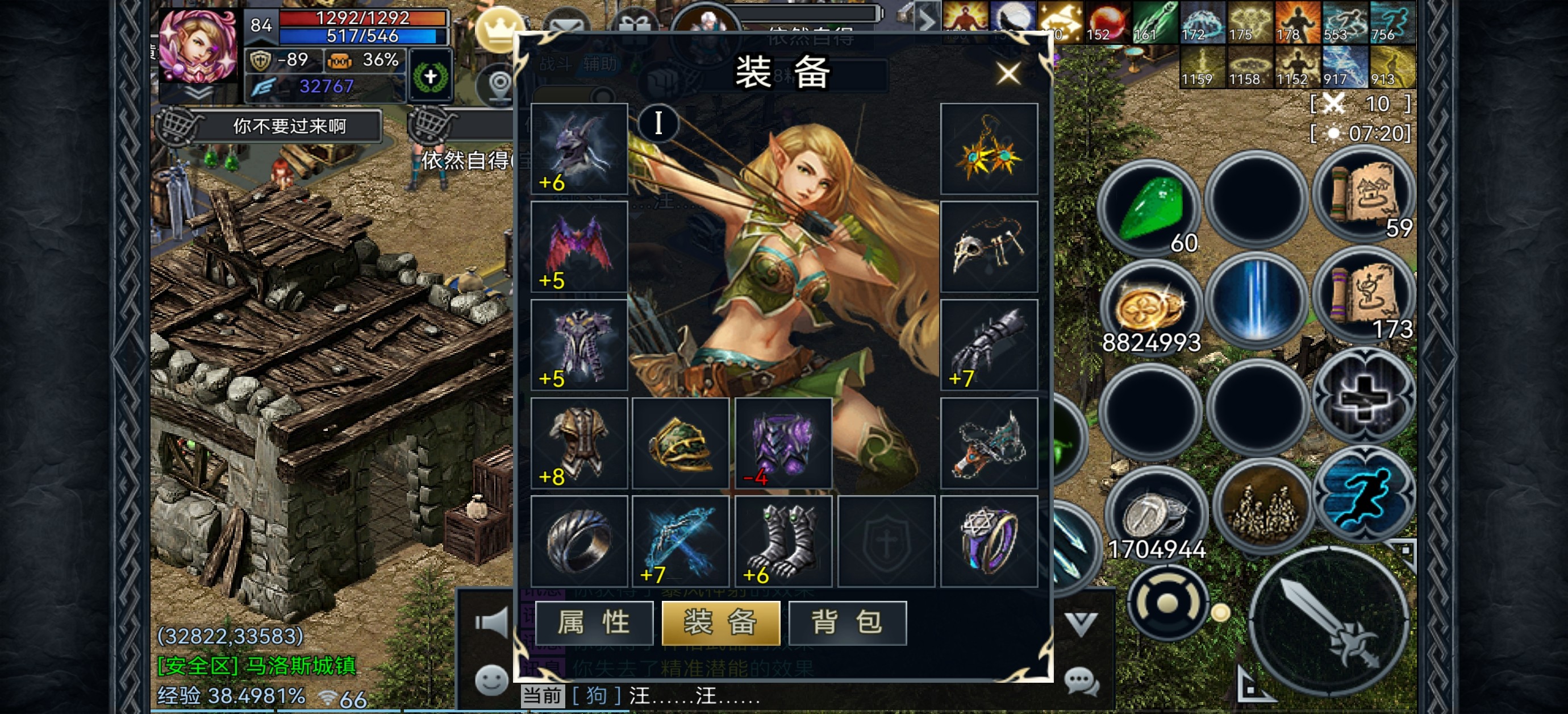Image resolution: width=1568 pixels, height=714 pixels.
Task: Select the +6 horned helmet slot
Action: pyautogui.click(x=579, y=148)
